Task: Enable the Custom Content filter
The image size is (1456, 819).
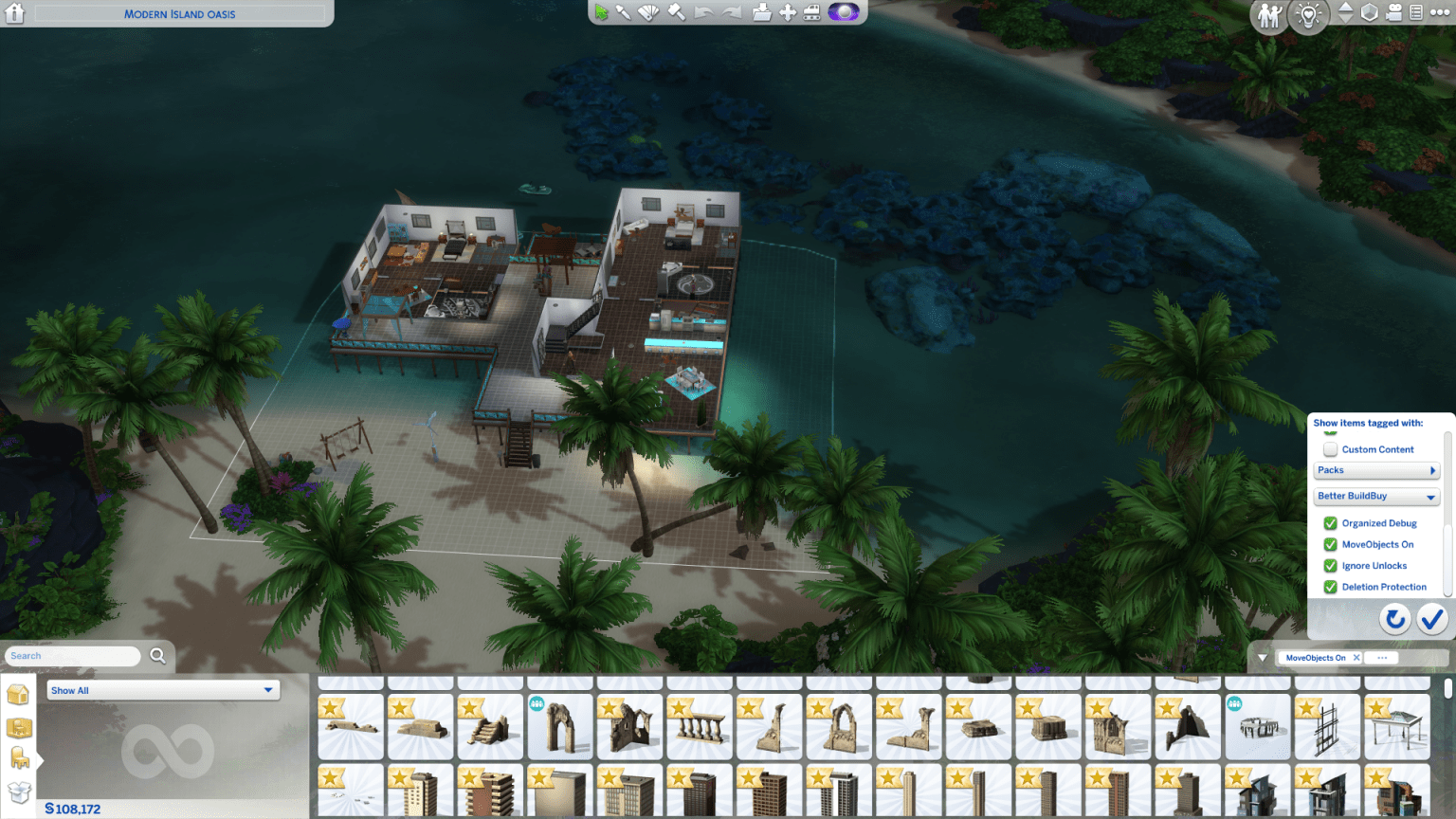Action: (x=1332, y=449)
